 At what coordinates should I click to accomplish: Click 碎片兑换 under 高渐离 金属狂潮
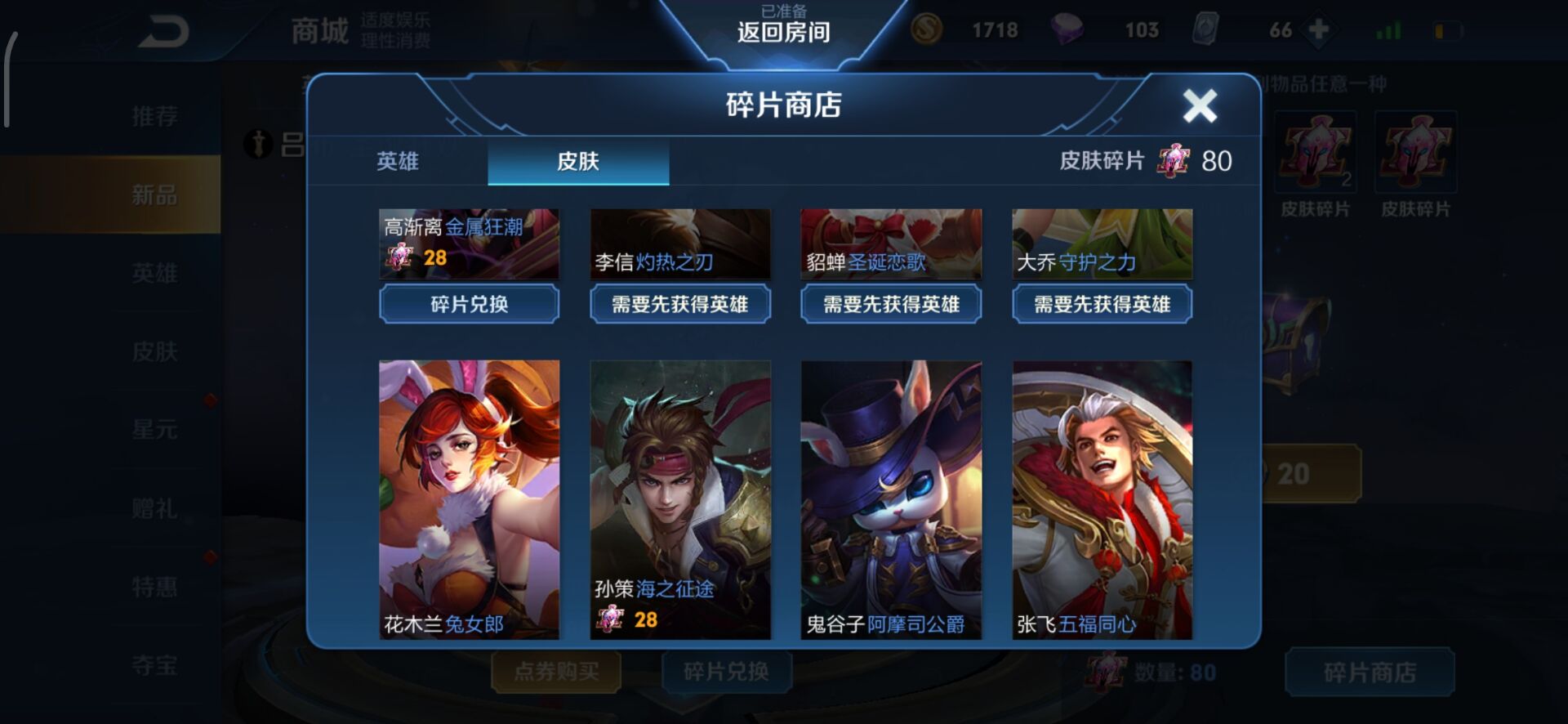[468, 304]
